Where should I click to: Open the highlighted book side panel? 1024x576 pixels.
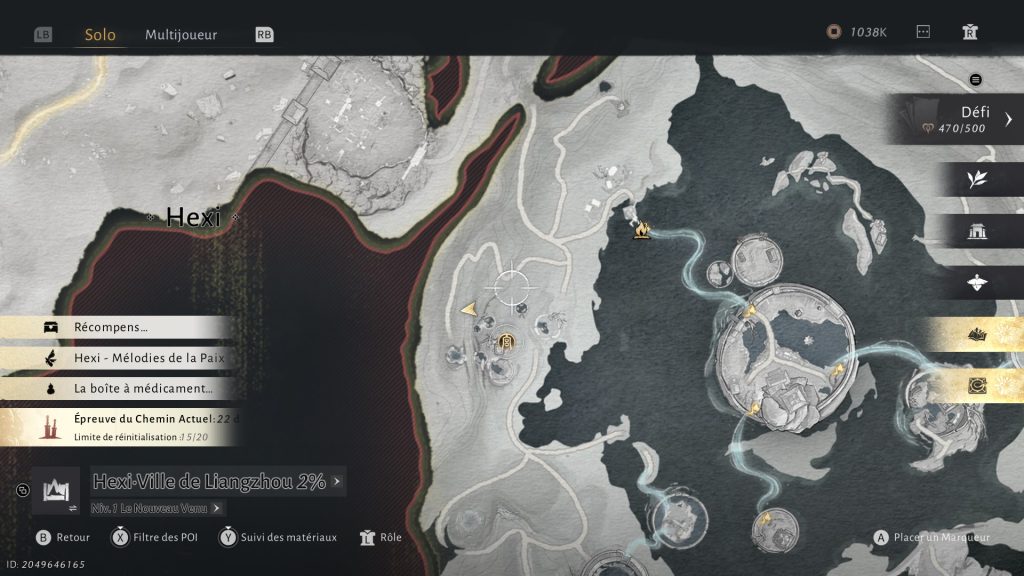(x=977, y=336)
